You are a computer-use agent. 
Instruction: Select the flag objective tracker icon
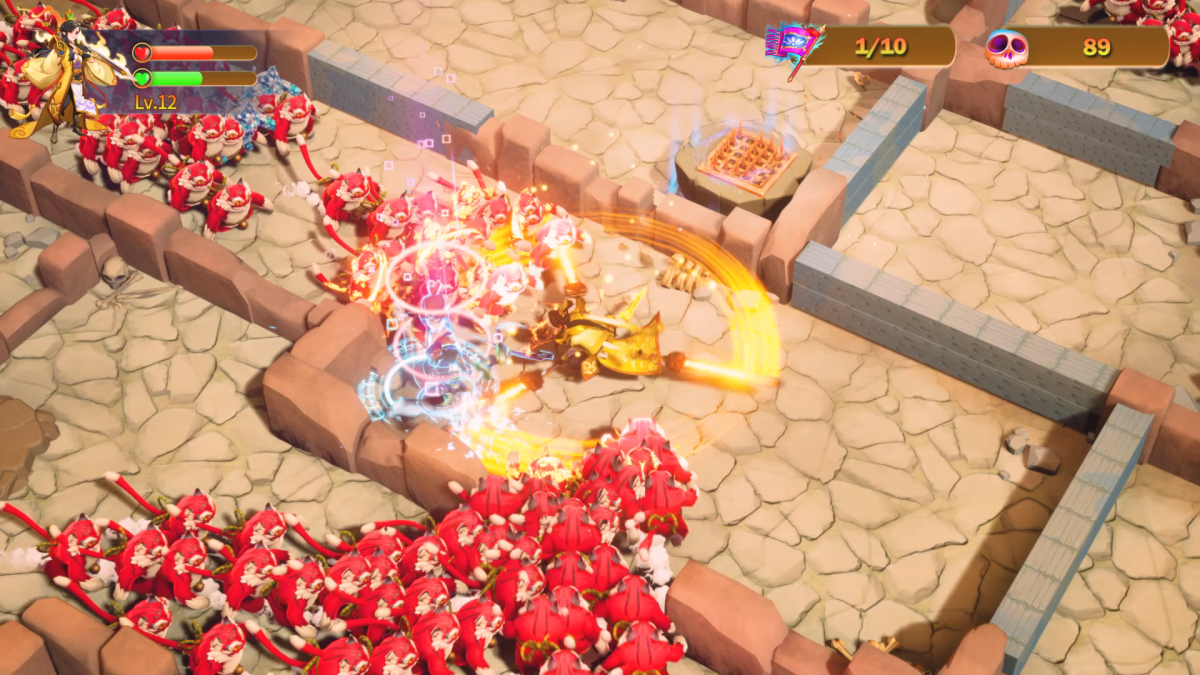pyautogui.click(x=792, y=47)
